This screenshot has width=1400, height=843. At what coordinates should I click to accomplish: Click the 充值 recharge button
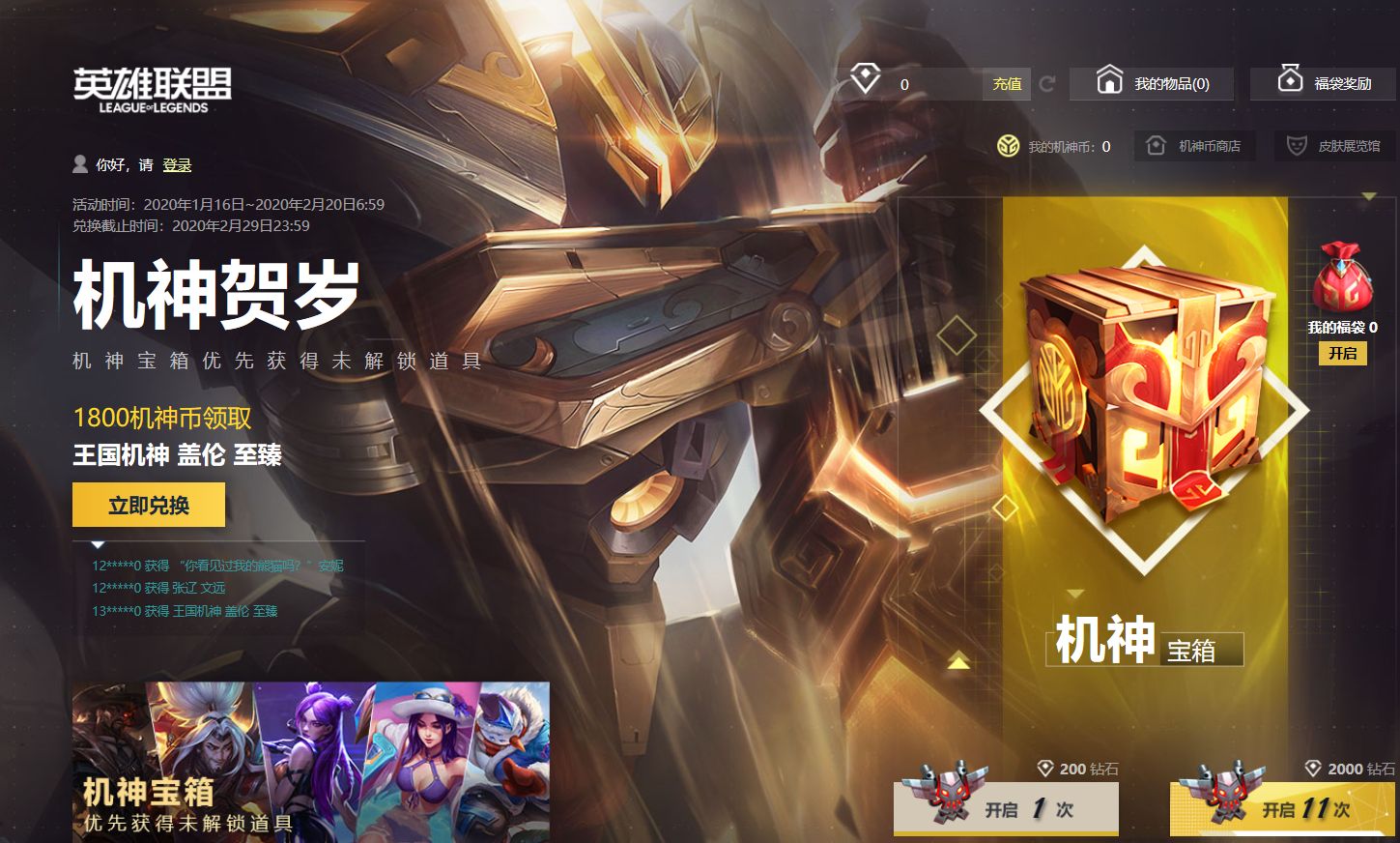click(1006, 84)
